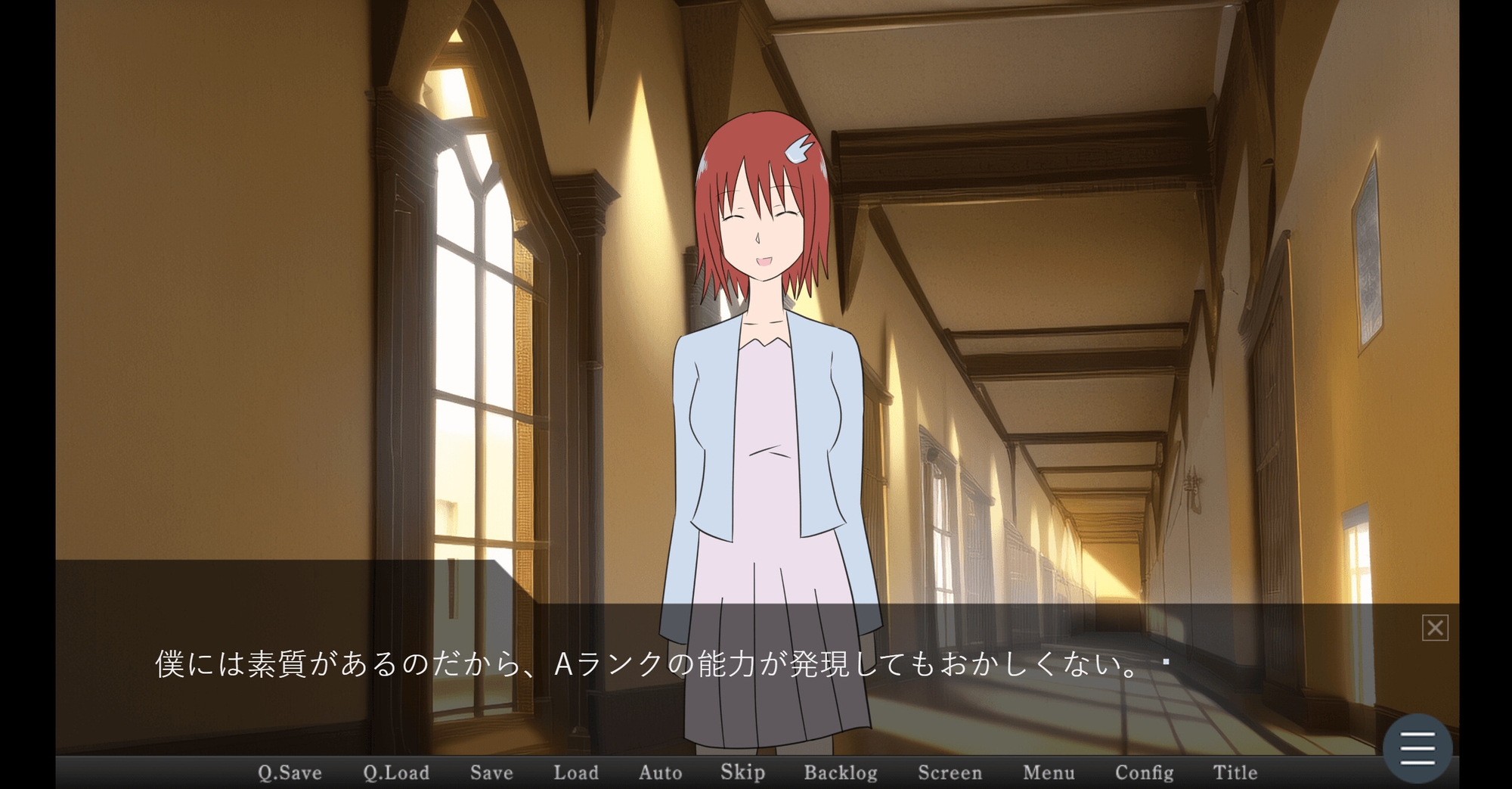Click the Q.Save button
Image resolution: width=1512 pixels, height=789 pixels.
[x=290, y=772]
